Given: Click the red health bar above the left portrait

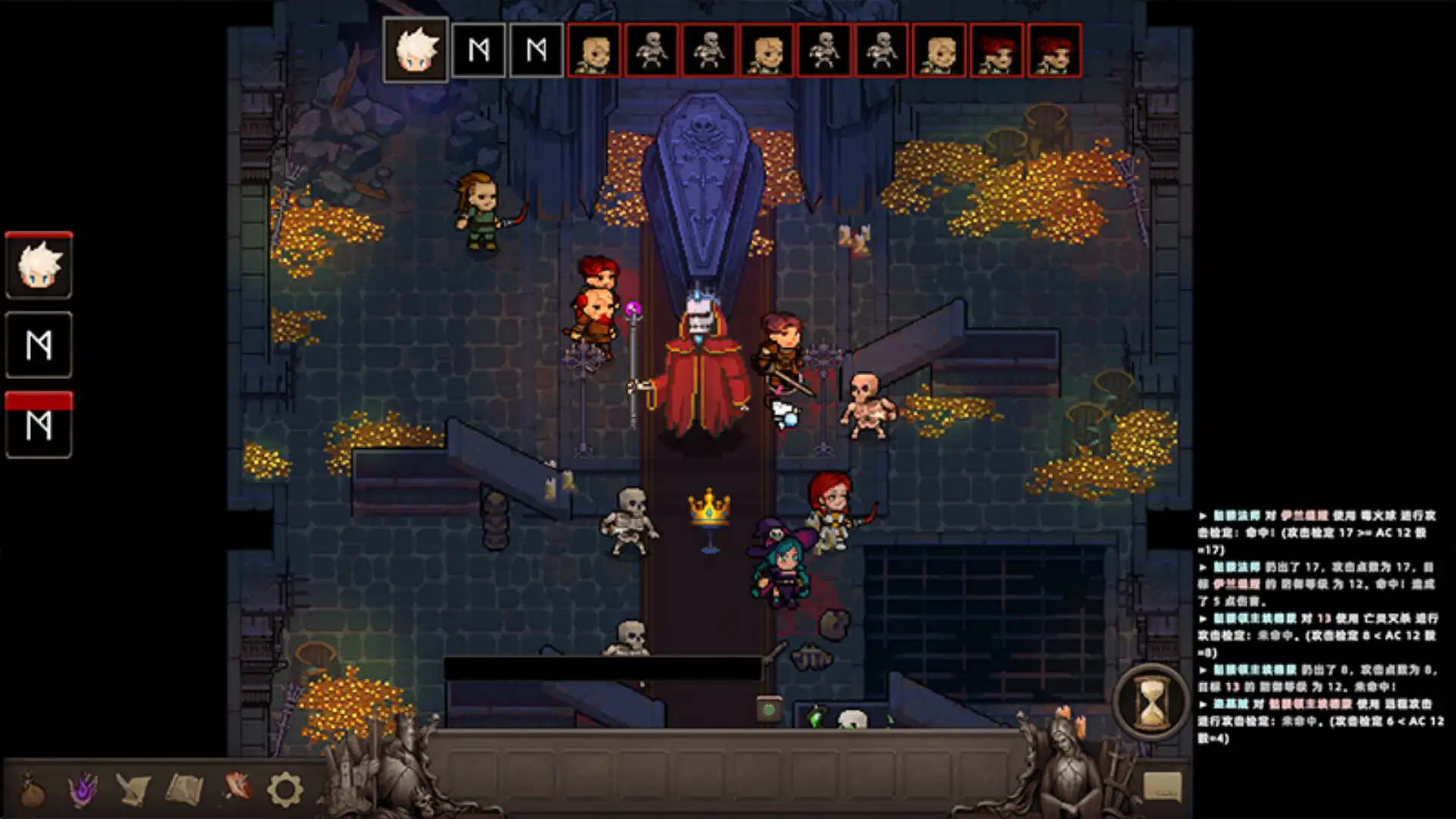Looking at the screenshot, I should [x=39, y=234].
